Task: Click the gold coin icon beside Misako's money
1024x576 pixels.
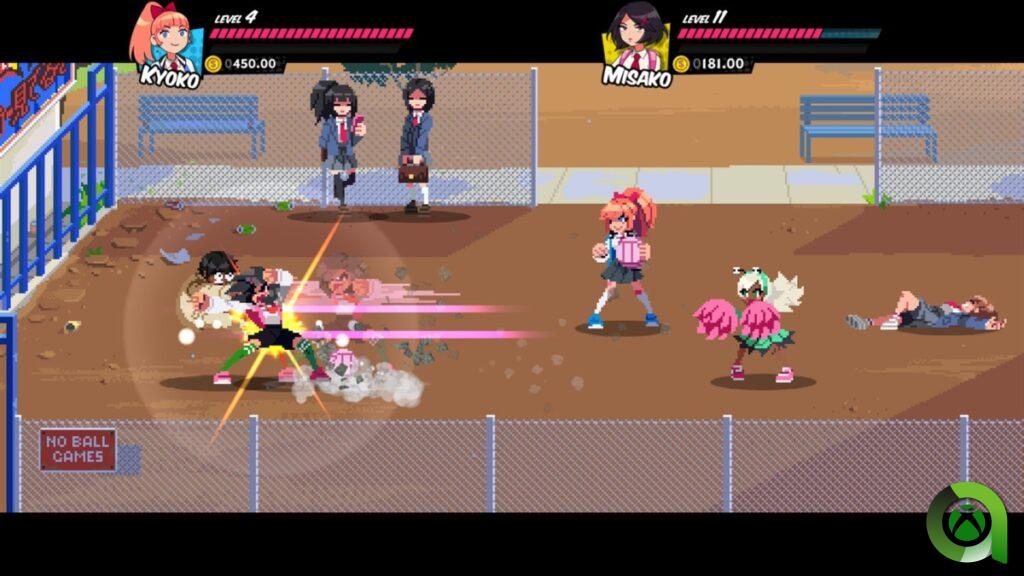Action: pos(682,64)
